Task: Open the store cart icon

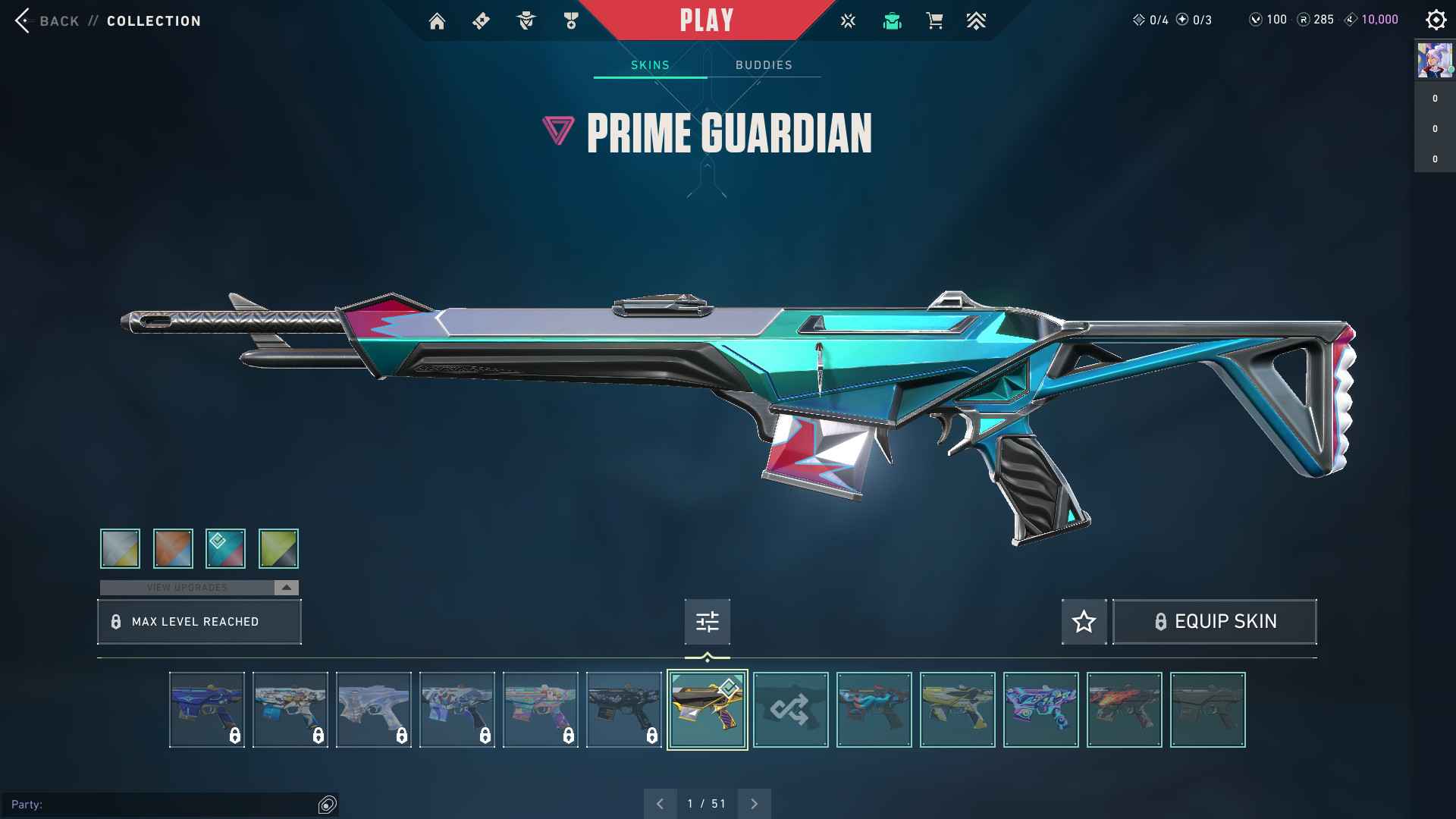Action: coord(934,21)
